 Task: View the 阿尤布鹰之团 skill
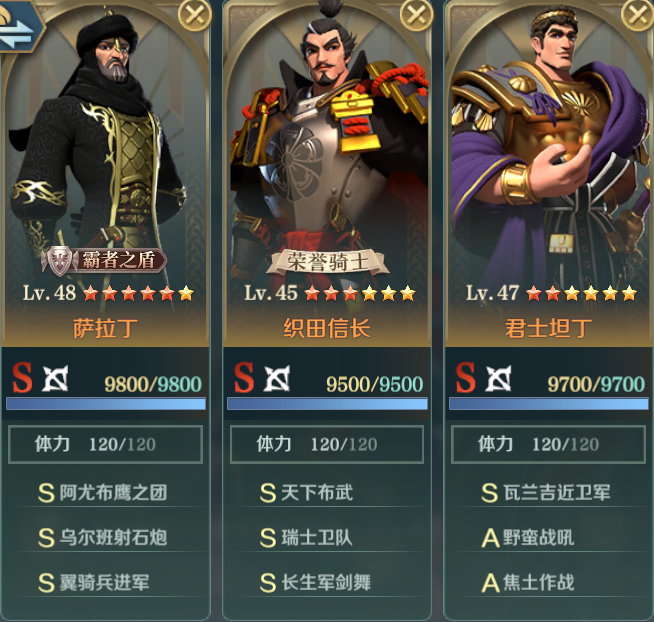[105, 493]
